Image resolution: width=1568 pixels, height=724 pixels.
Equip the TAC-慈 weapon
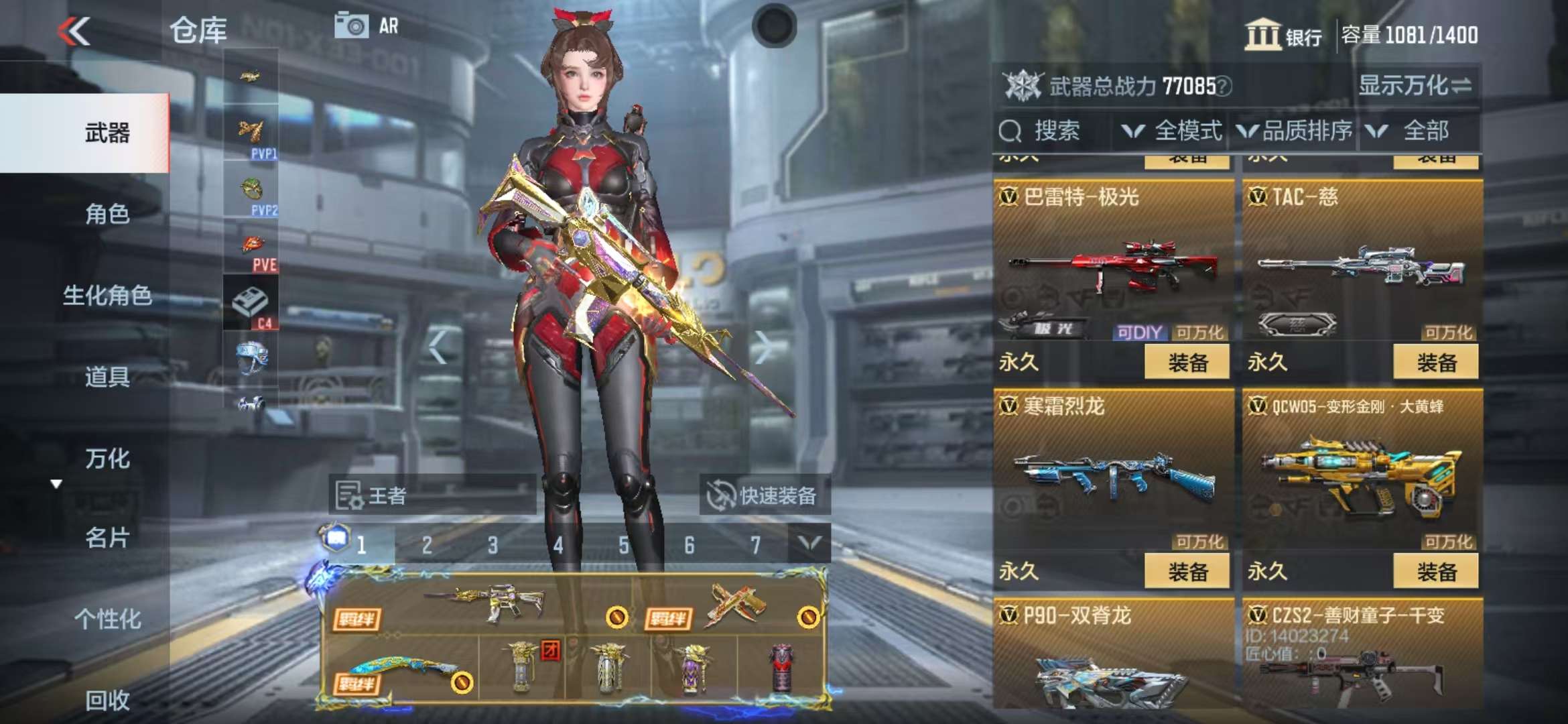click(1436, 363)
